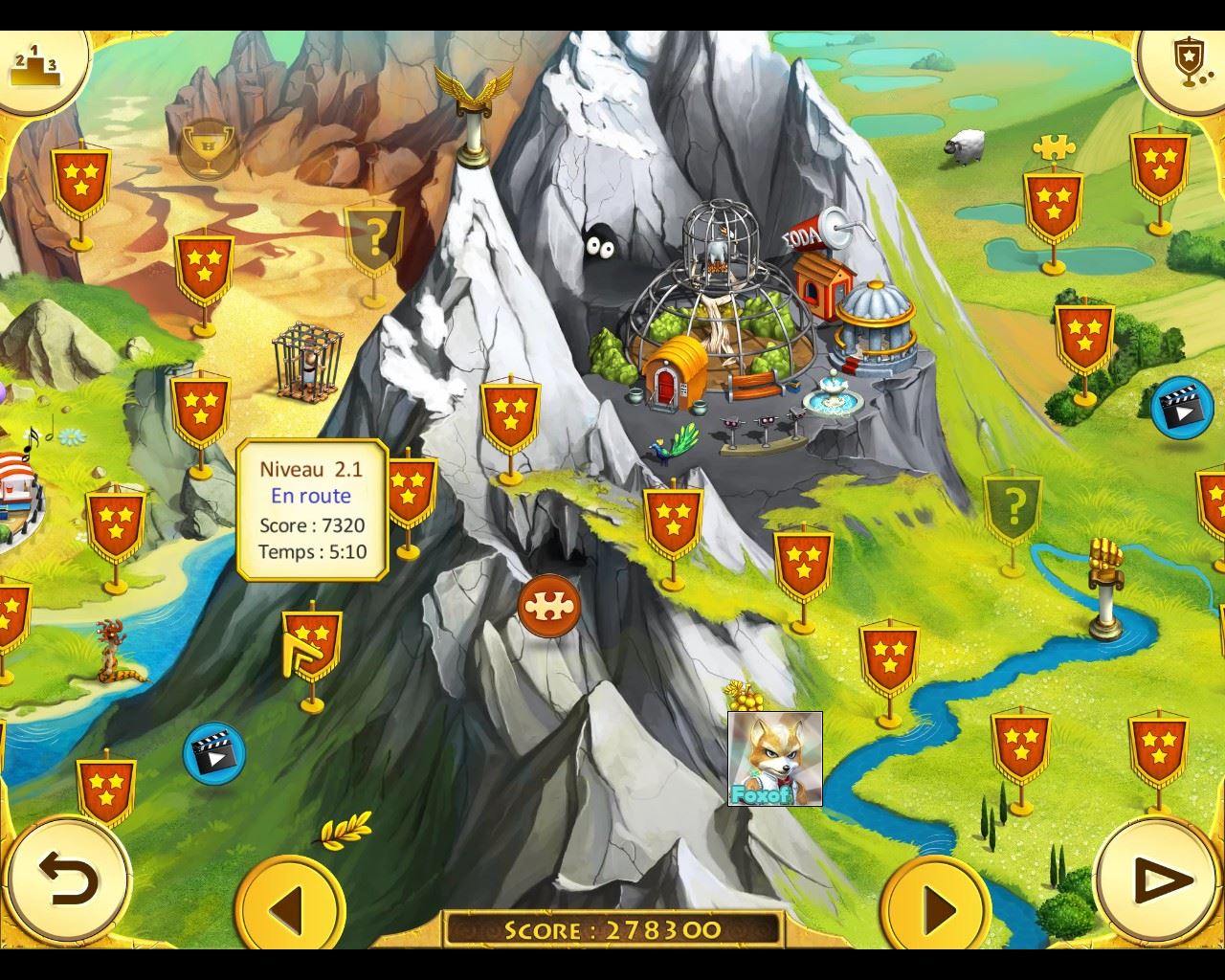Screen dimensions: 1225x980
Task: Open the achievements shield-and-cup button
Action: point(1187,63)
